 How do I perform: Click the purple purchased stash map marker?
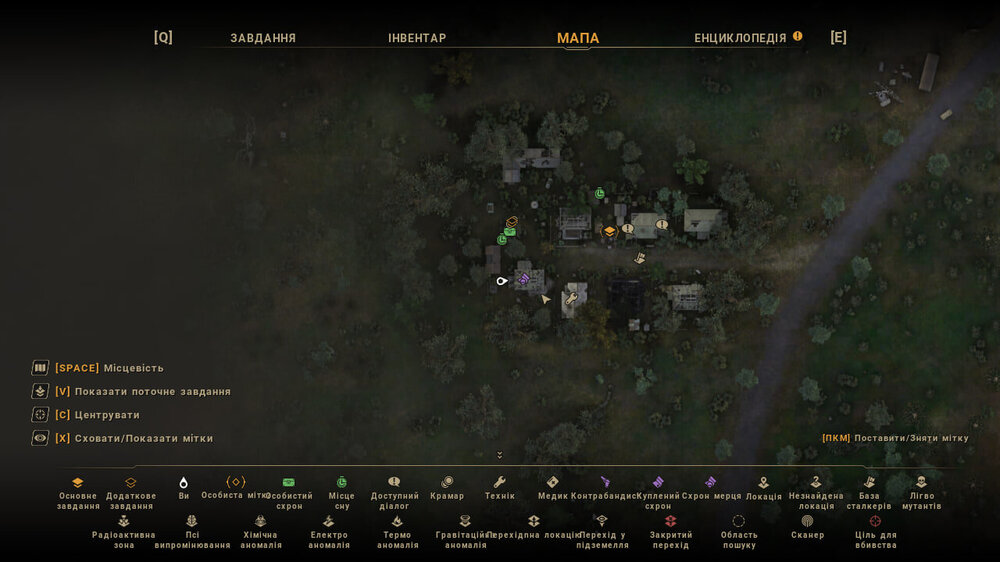pyautogui.click(x=523, y=280)
